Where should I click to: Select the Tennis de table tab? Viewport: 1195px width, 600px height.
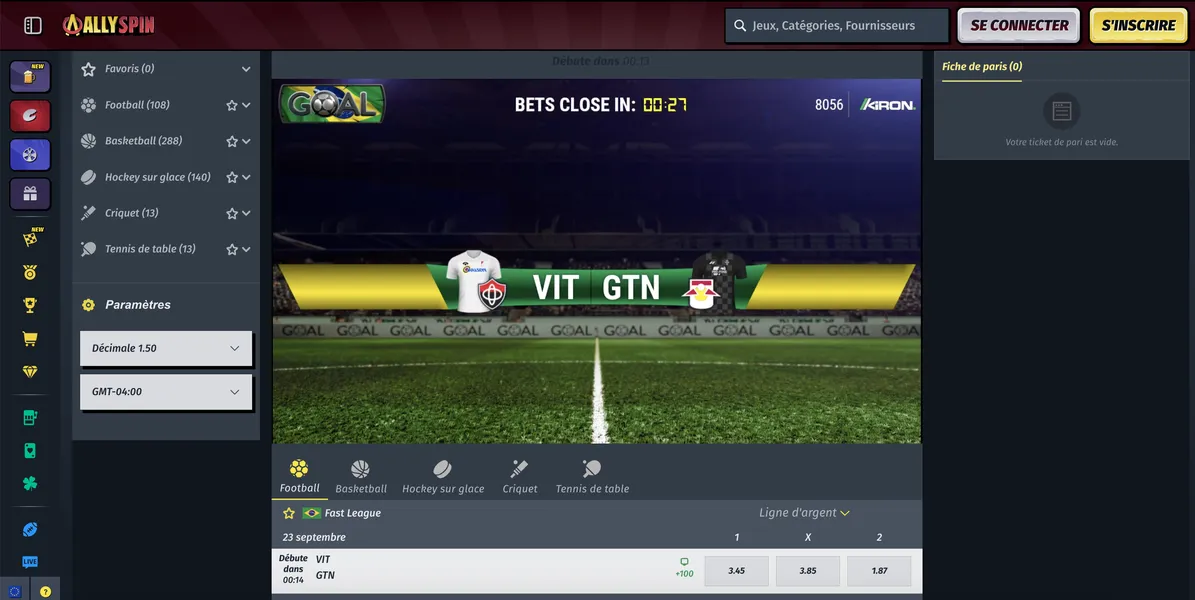(x=592, y=476)
